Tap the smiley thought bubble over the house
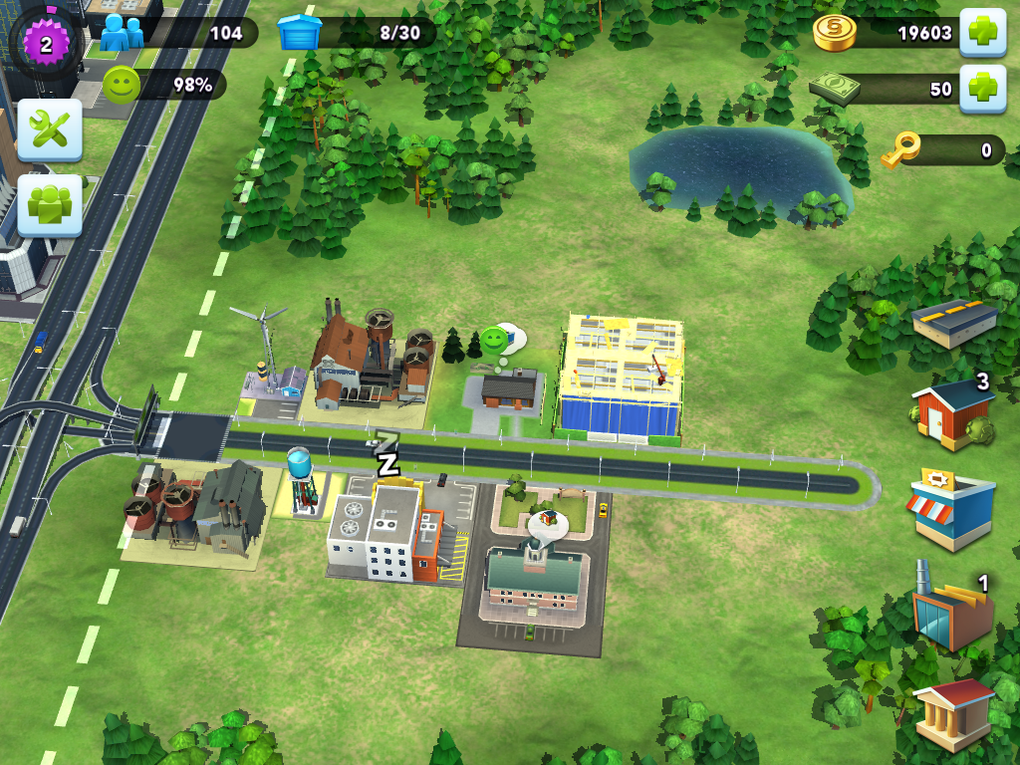 click(495, 341)
